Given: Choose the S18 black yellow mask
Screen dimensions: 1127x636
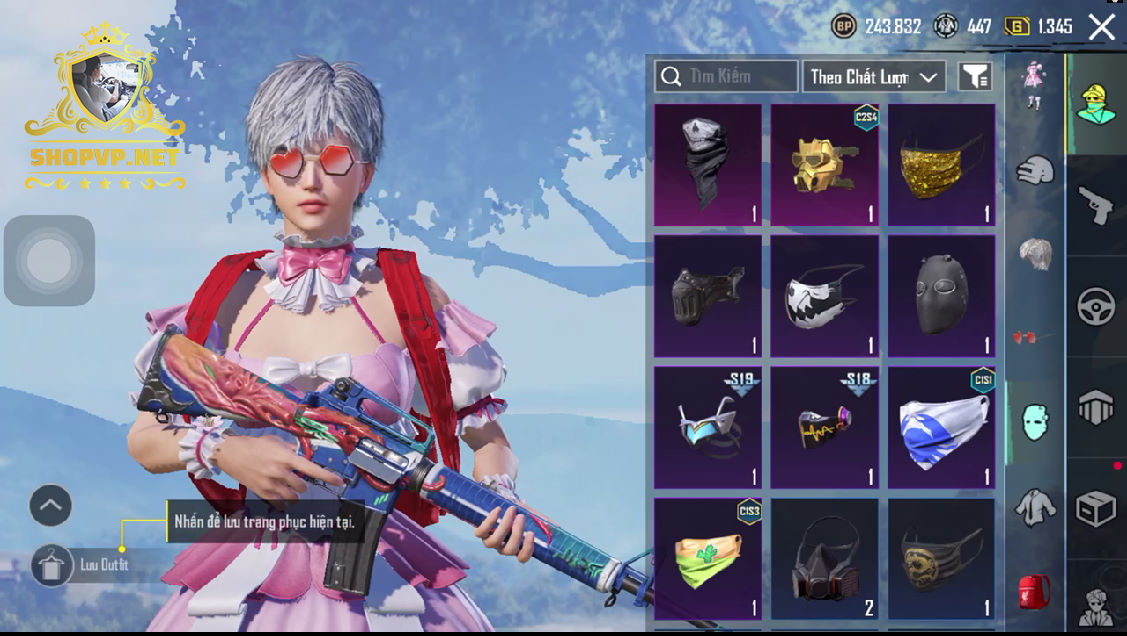Looking at the screenshot, I should [825, 427].
